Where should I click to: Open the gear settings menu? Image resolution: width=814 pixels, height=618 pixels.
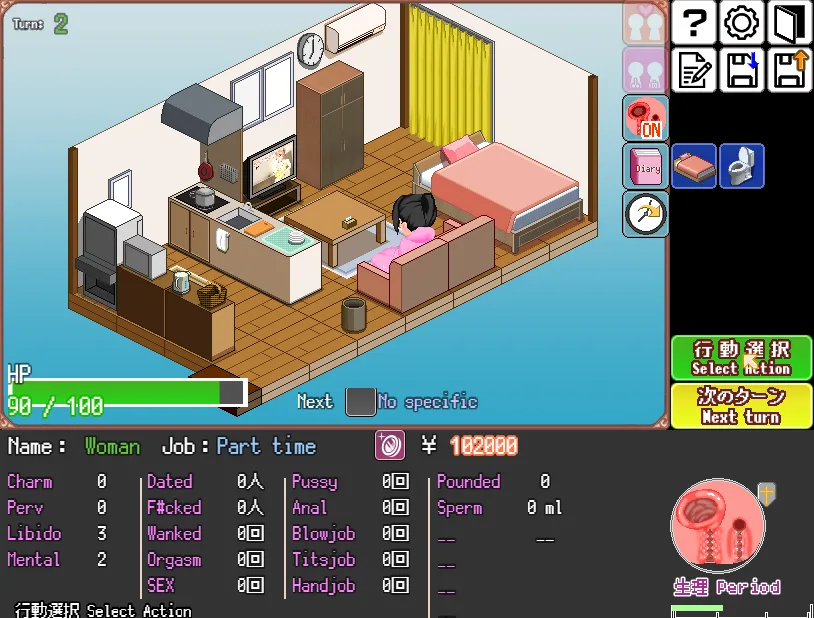[x=742, y=23]
